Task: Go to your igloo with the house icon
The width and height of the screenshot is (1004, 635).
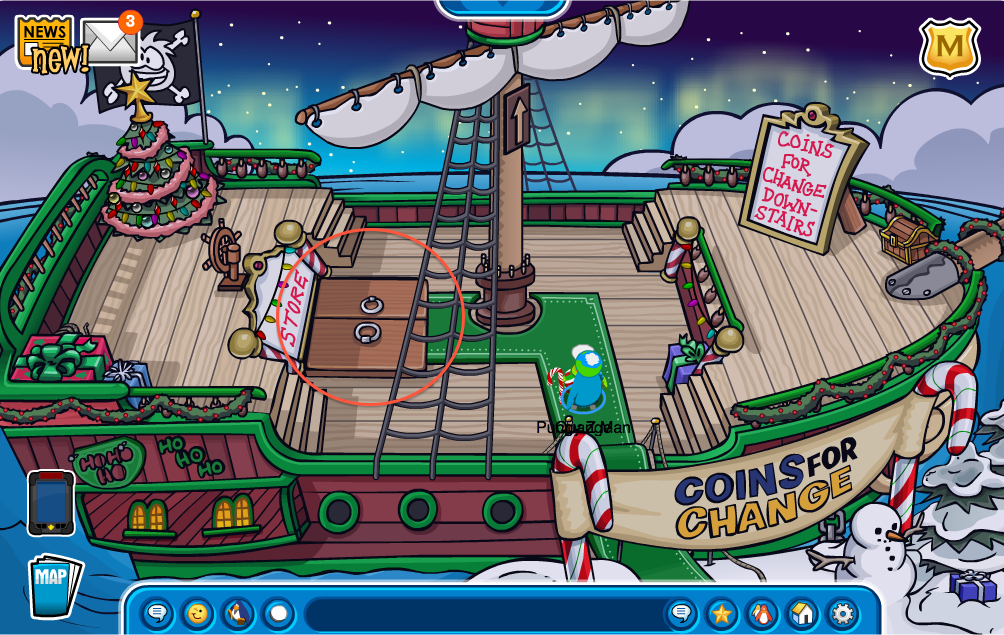Action: point(803,612)
